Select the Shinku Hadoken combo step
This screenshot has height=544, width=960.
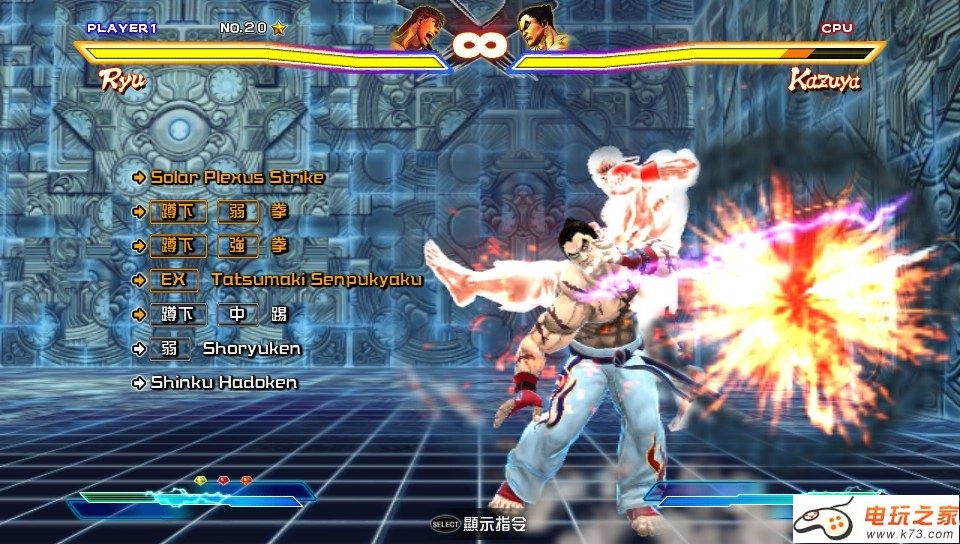click(223, 383)
